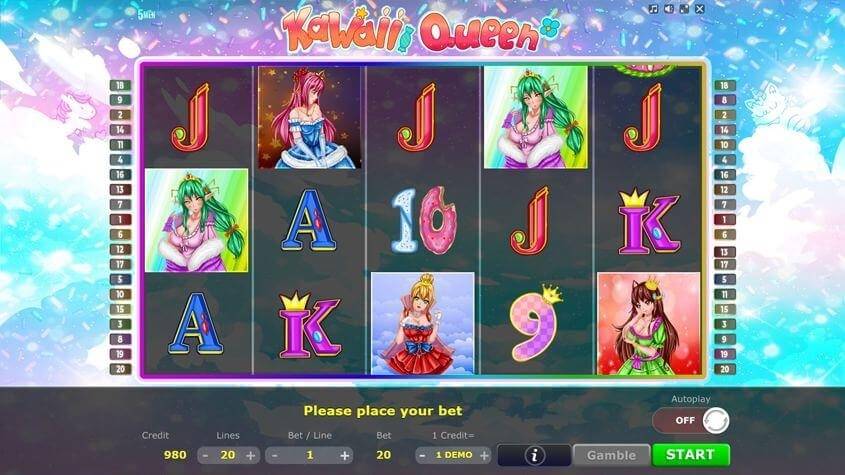Viewport: 845px width, 475px height.
Task: Toggle the Autoplay switch
Action: coord(691,420)
